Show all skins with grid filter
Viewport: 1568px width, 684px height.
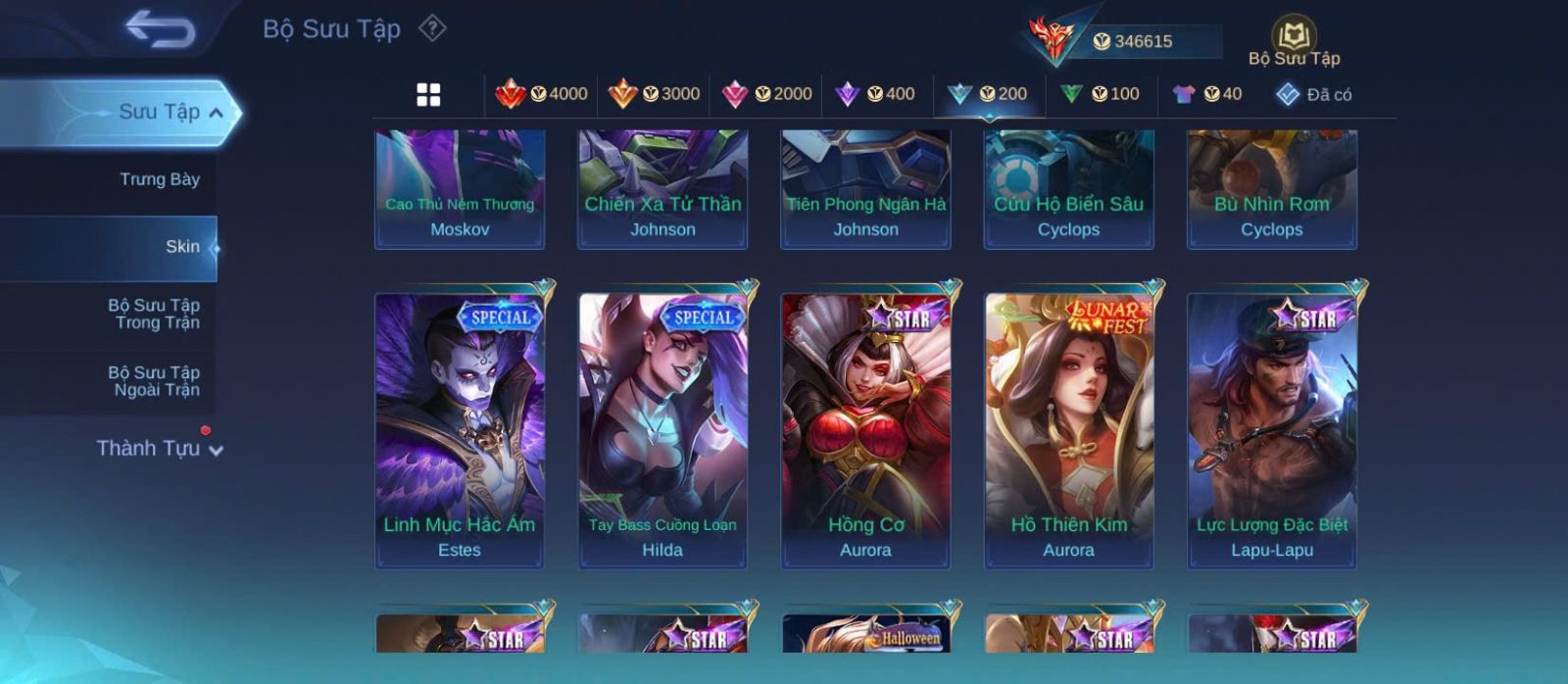(428, 94)
